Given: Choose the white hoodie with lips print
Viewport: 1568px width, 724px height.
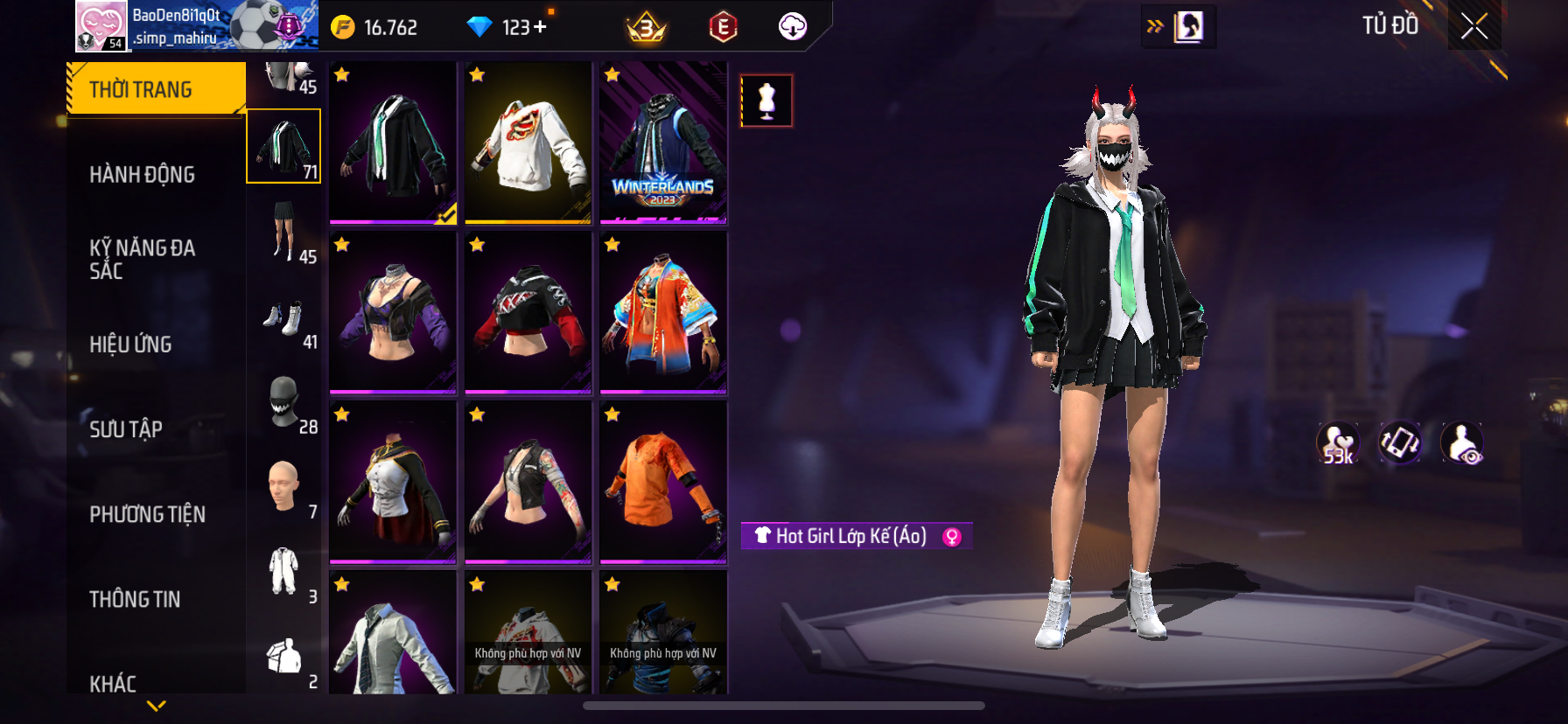Looking at the screenshot, I should click(528, 143).
